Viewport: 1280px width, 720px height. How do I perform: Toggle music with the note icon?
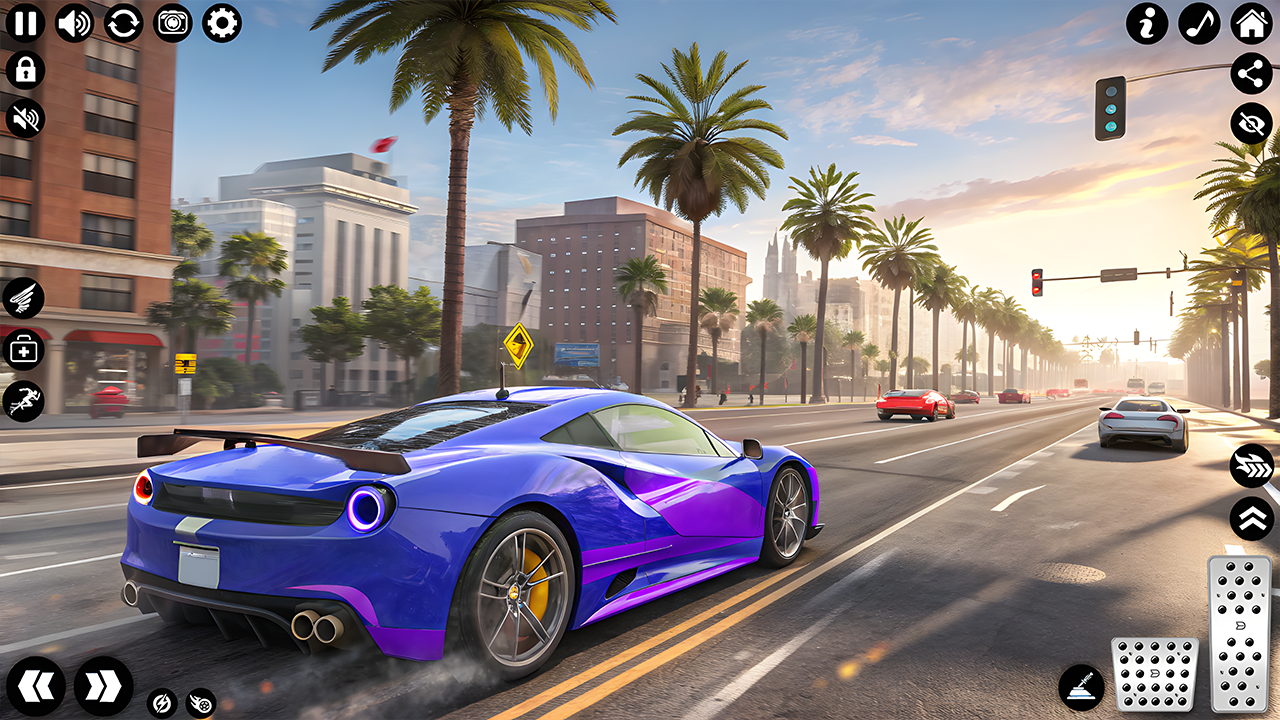1199,23
